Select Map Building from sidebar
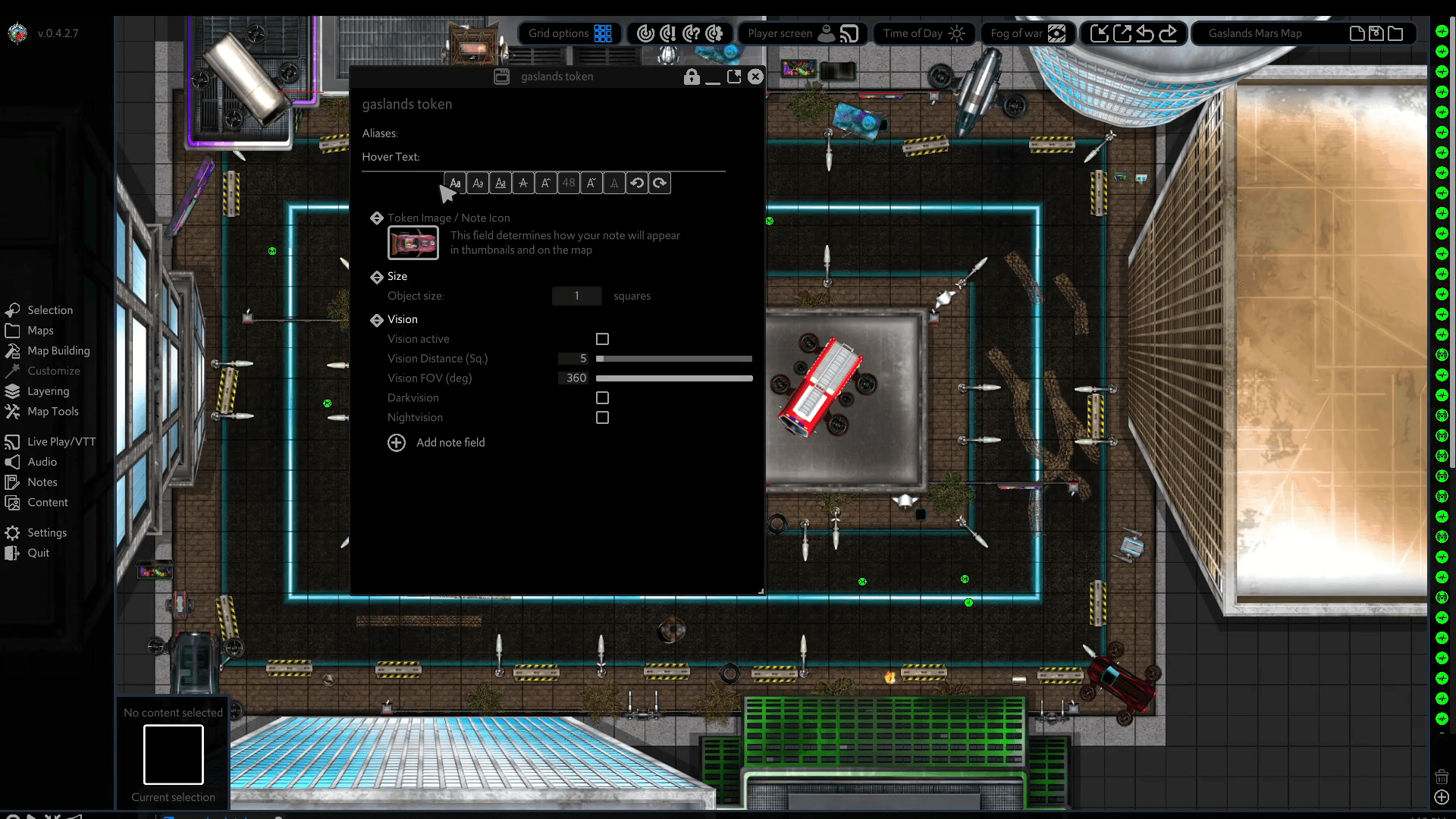 pyautogui.click(x=58, y=351)
